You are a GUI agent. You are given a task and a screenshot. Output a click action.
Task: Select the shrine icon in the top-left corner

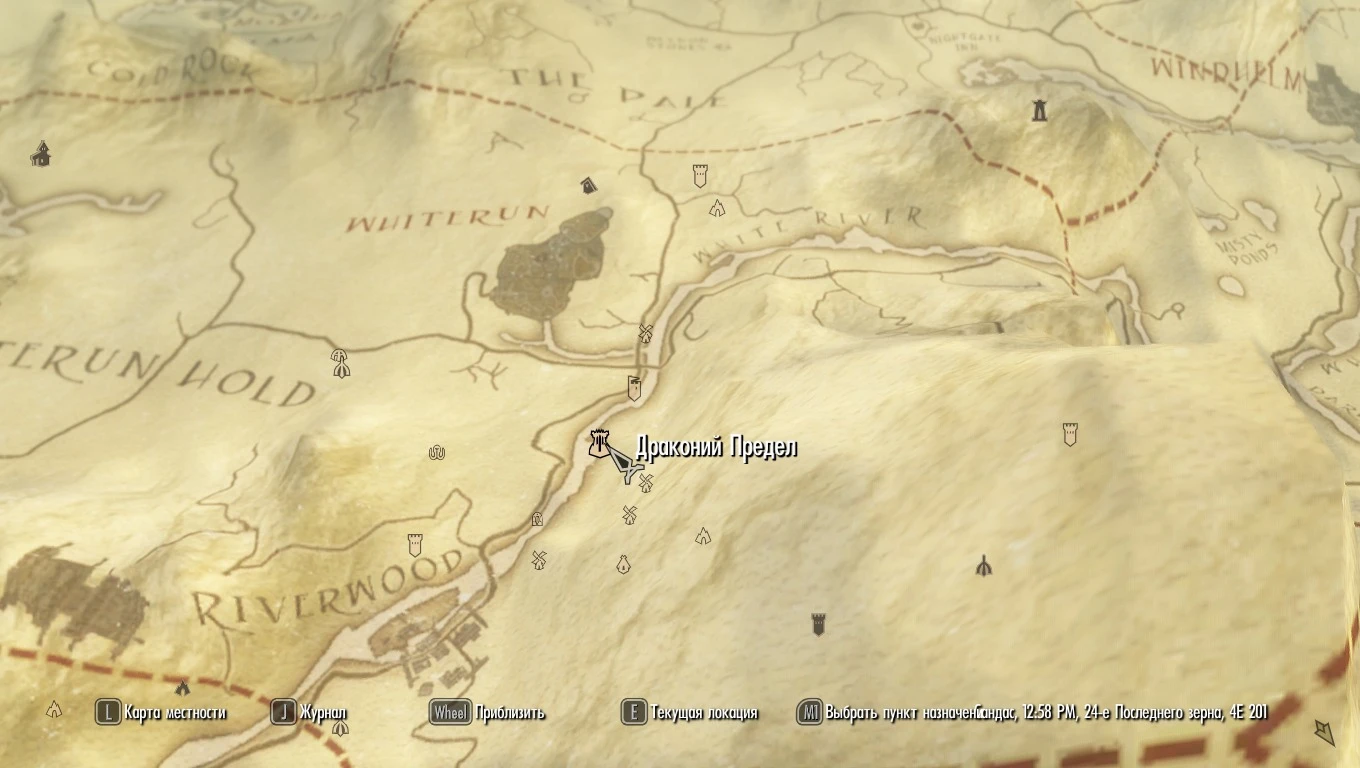pyautogui.click(x=40, y=155)
